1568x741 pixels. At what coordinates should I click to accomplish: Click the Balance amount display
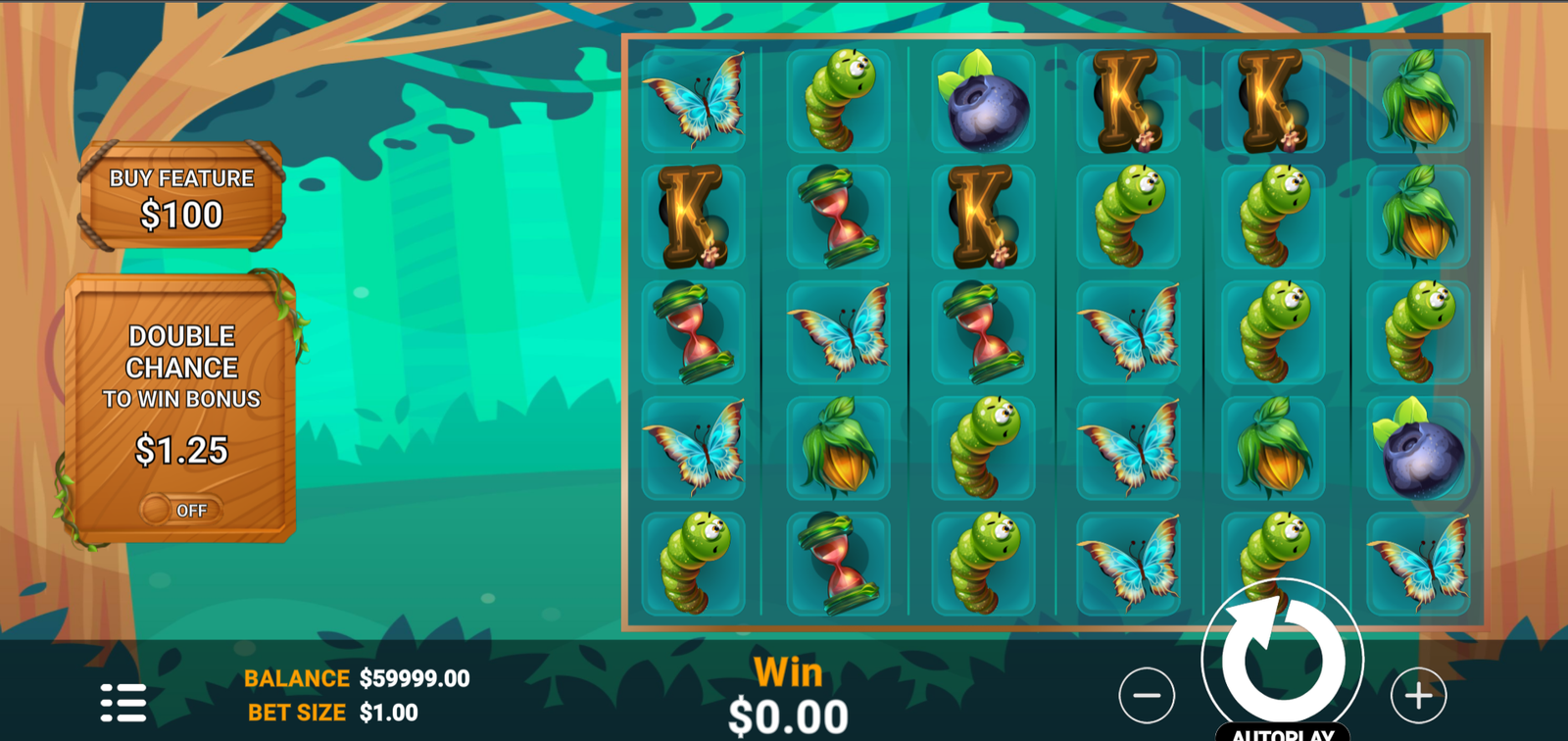pos(414,677)
